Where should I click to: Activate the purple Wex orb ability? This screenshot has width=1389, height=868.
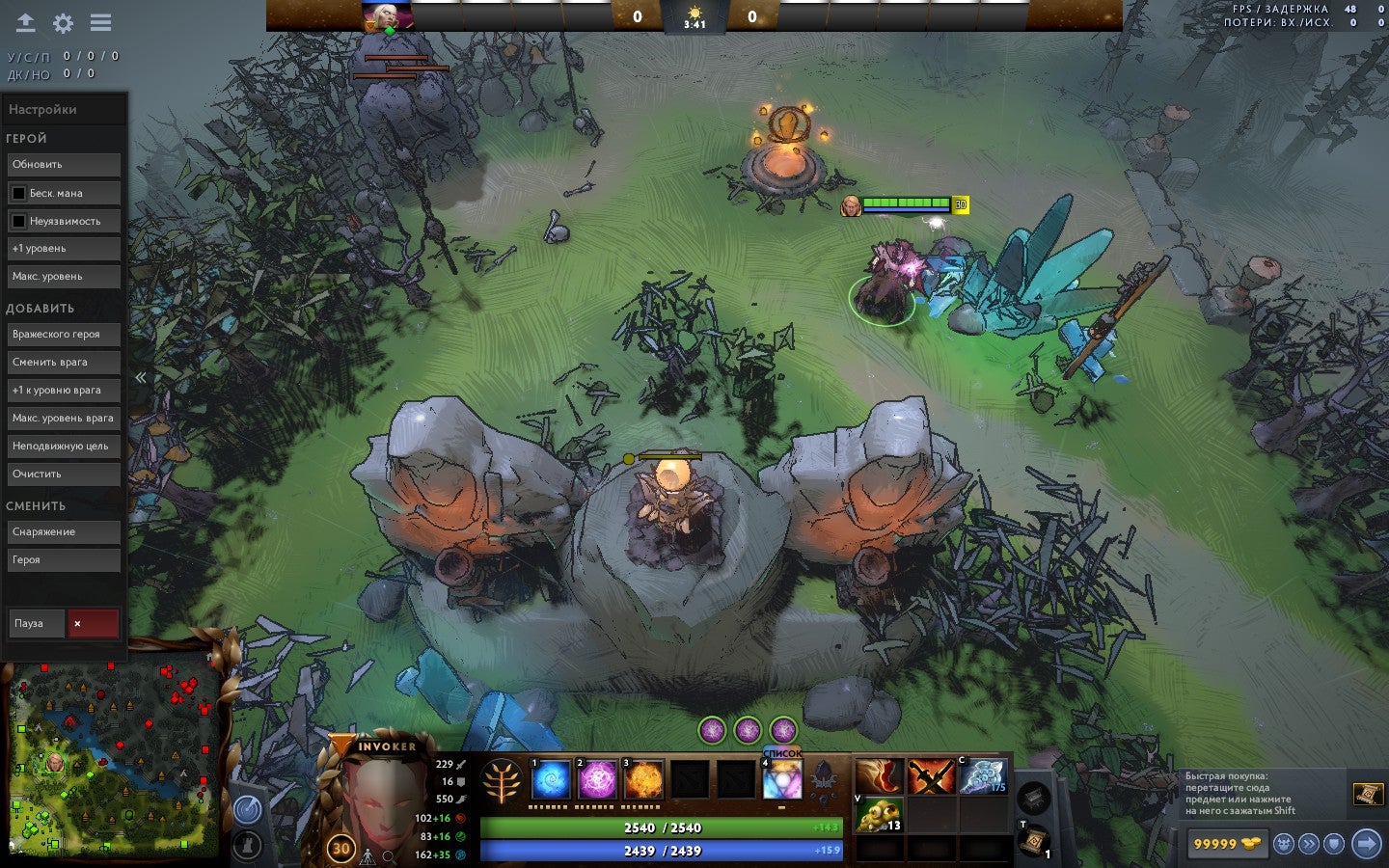(597, 779)
